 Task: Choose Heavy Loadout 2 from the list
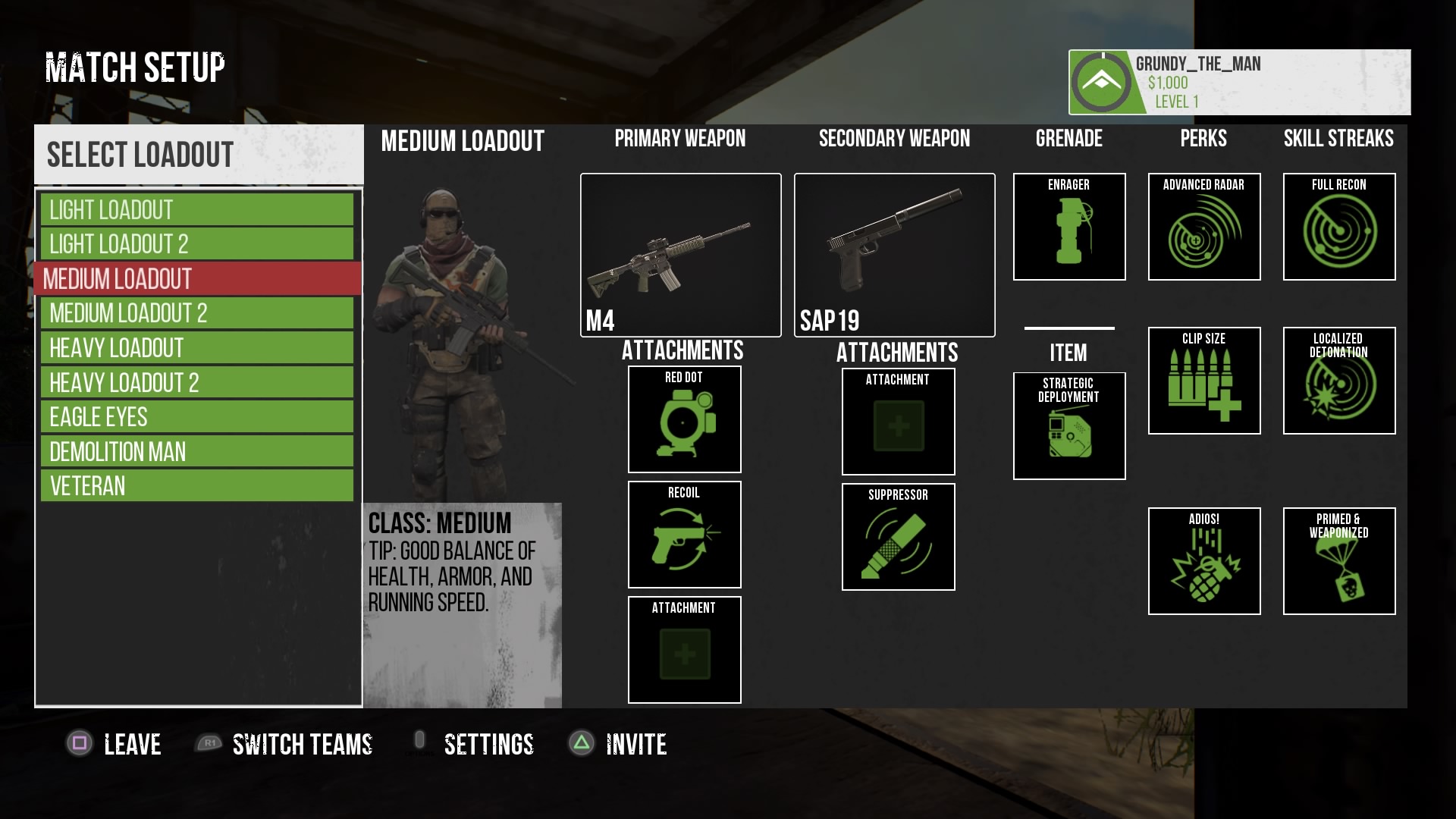[197, 382]
